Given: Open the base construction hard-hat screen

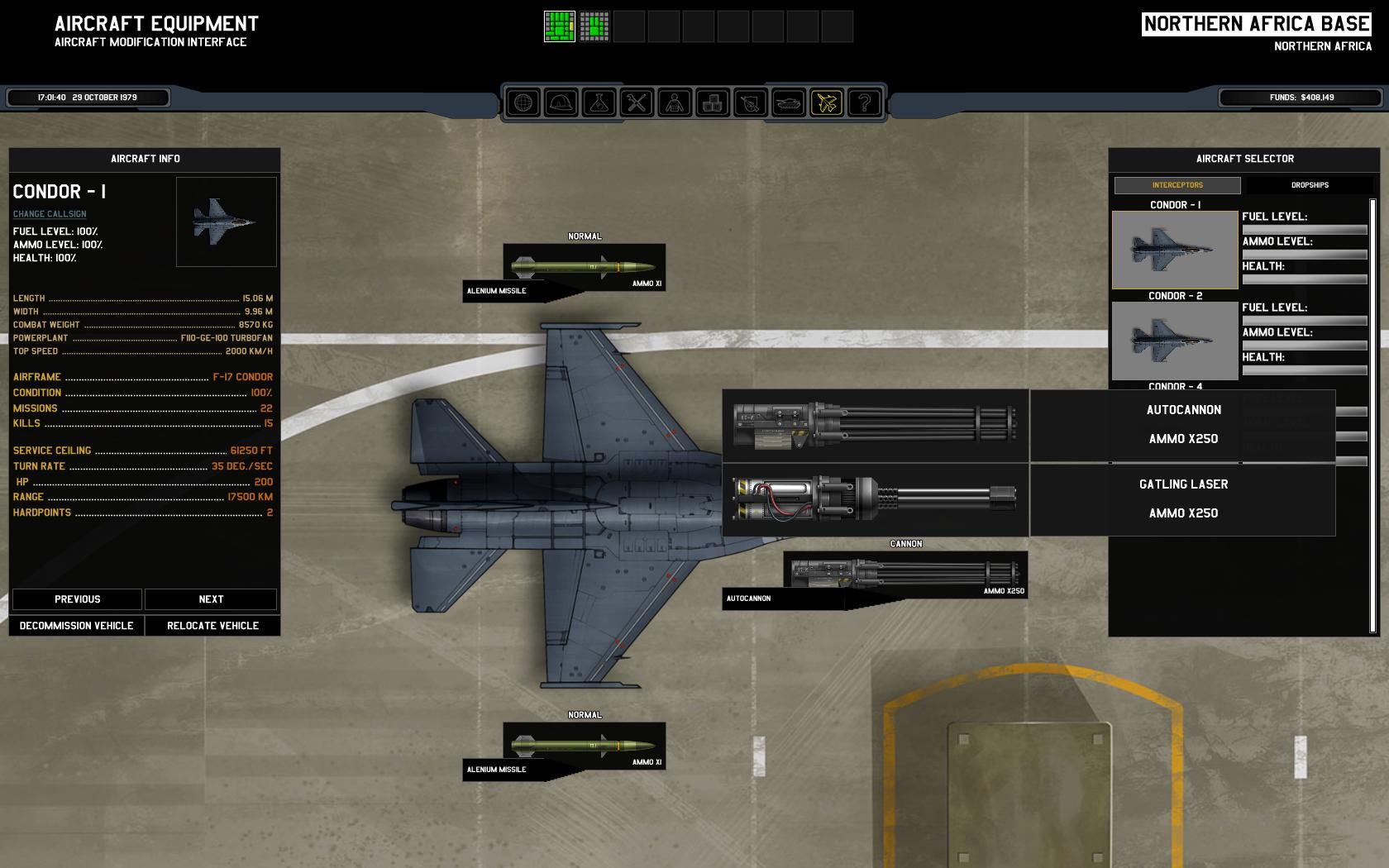Looking at the screenshot, I should coord(561,103).
